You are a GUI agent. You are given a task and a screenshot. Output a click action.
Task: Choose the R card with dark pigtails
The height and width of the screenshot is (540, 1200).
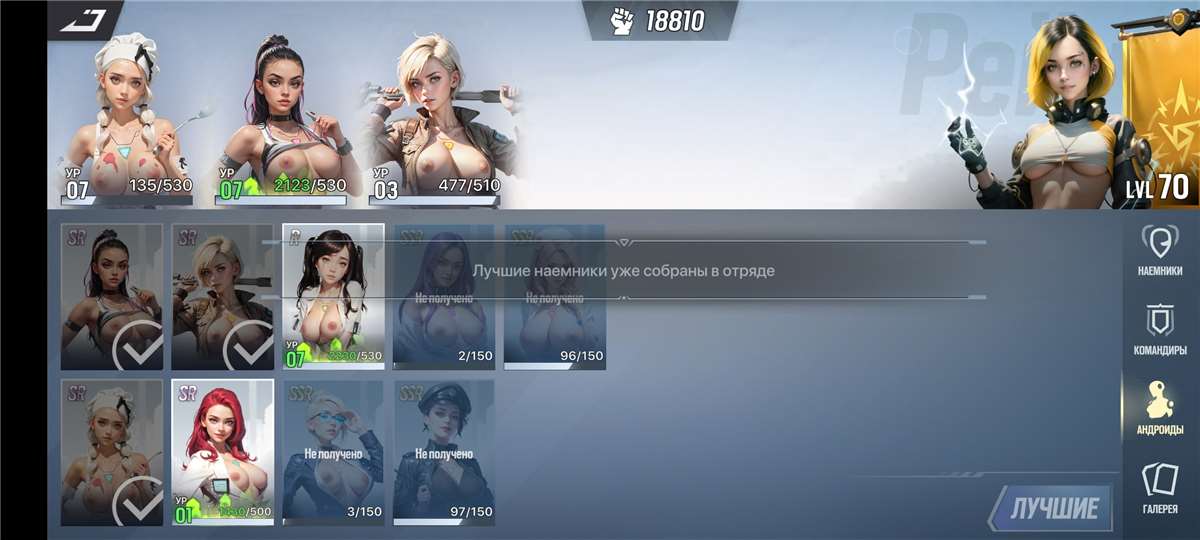(x=333, y=296)
